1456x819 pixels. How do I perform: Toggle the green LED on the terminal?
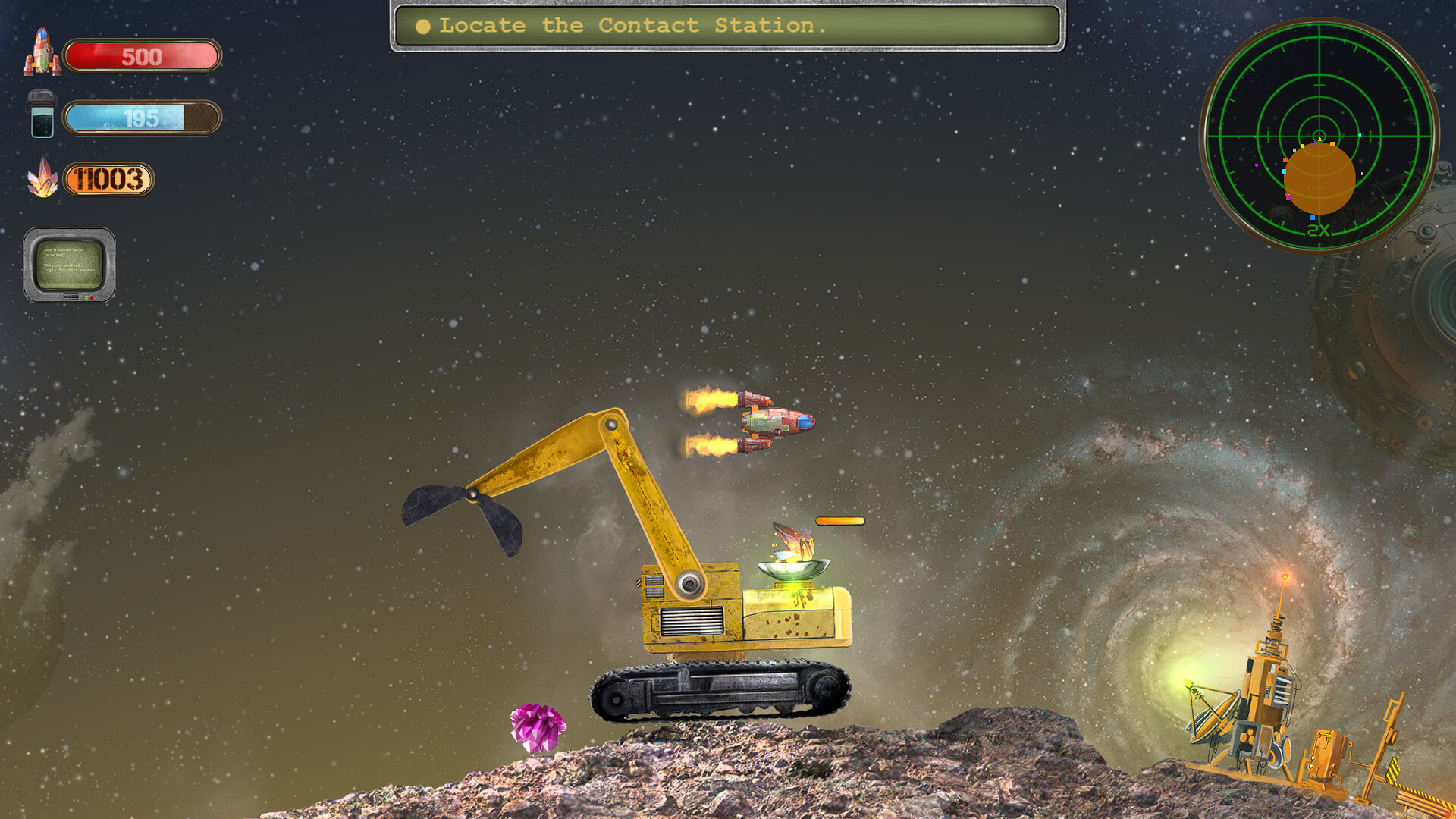86,297
